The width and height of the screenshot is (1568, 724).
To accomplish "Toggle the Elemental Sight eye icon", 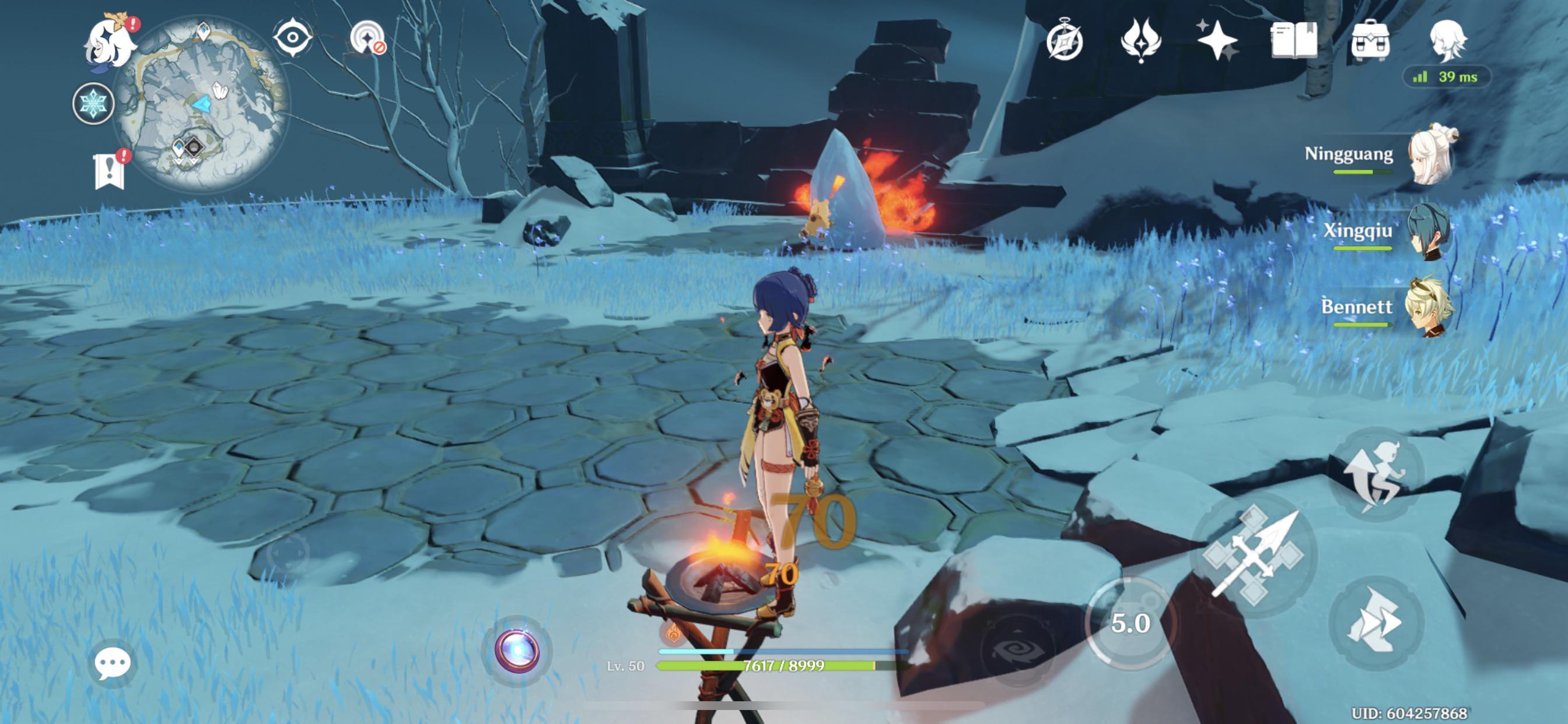I will pos(292,38).
